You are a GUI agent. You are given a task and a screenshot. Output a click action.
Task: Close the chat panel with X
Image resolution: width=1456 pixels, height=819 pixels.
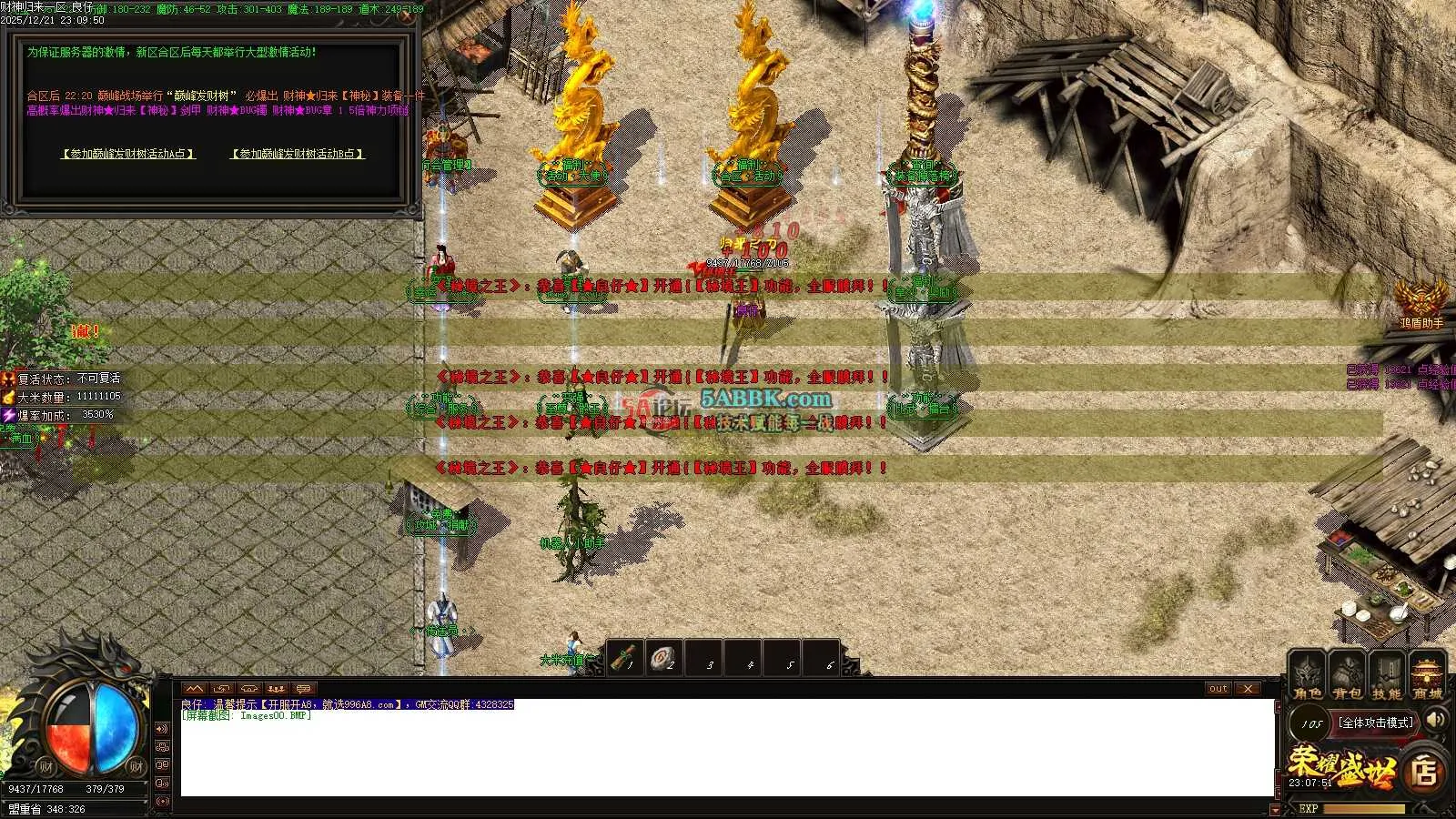tap(1249, 689)
